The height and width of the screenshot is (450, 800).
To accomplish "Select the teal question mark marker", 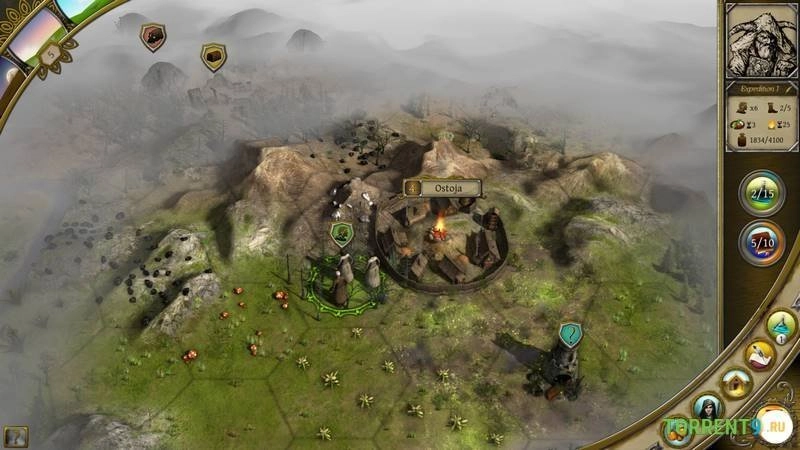I will point(570,334).
